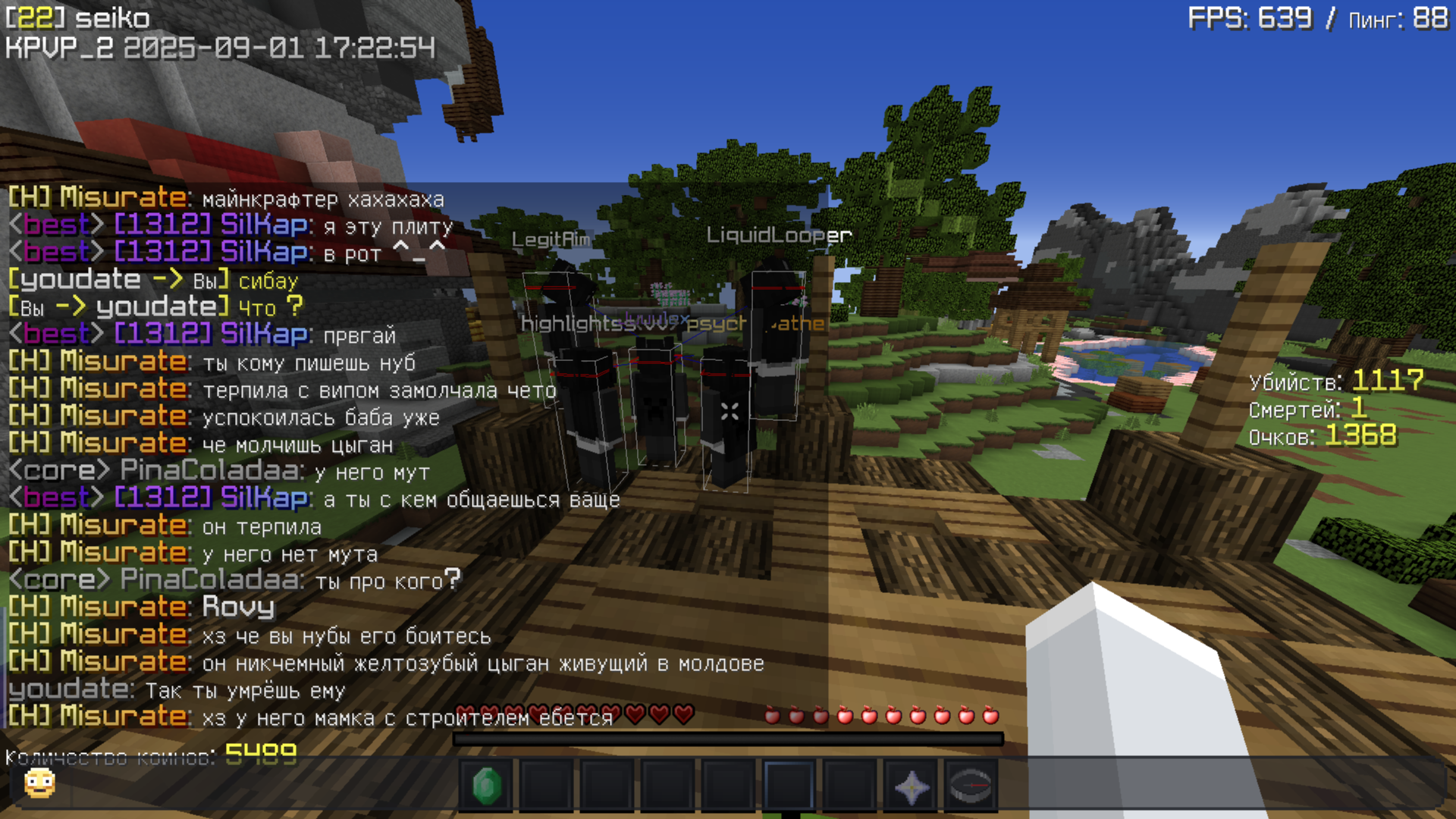Image resolution: width=1456 pixels, height=819 pixels.
Task: Select the emerald in the hotbar
Action: (x=486, y=786)
